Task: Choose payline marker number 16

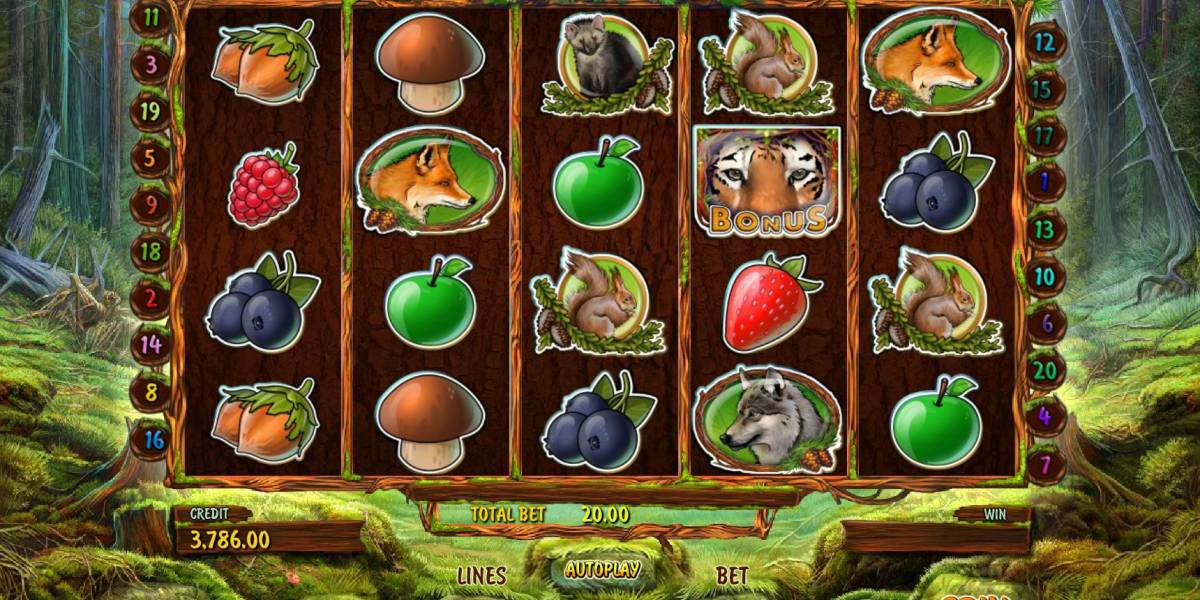Action: click(x=152, y=439)
